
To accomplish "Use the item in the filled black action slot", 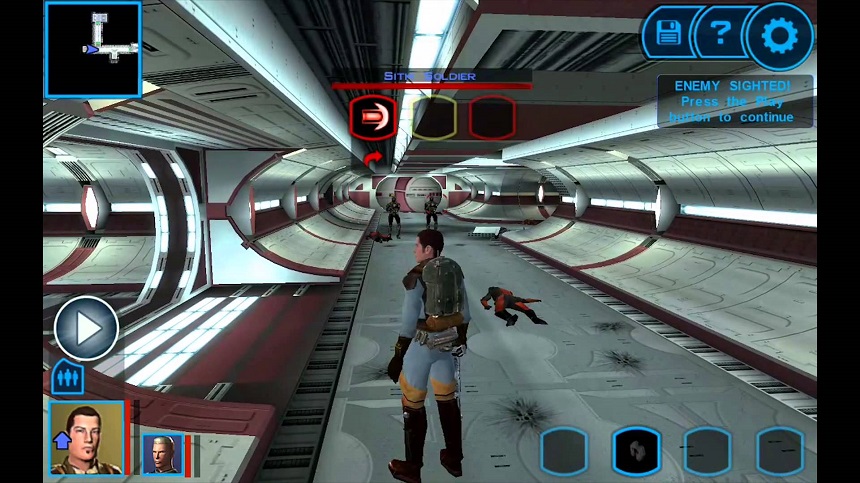I will tap(636, 450).
